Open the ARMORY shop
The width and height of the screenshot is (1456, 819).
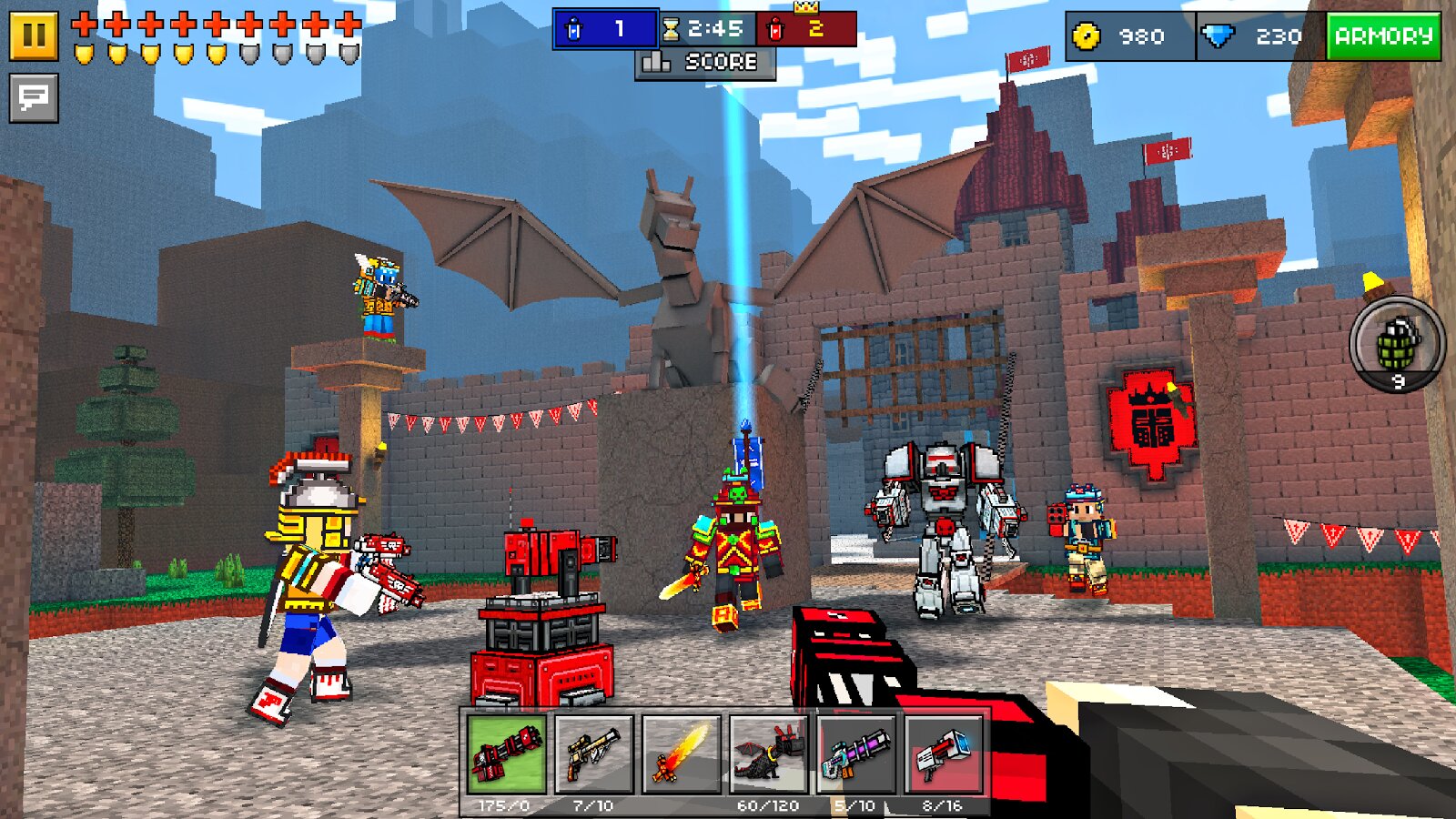click(1383, 36)
